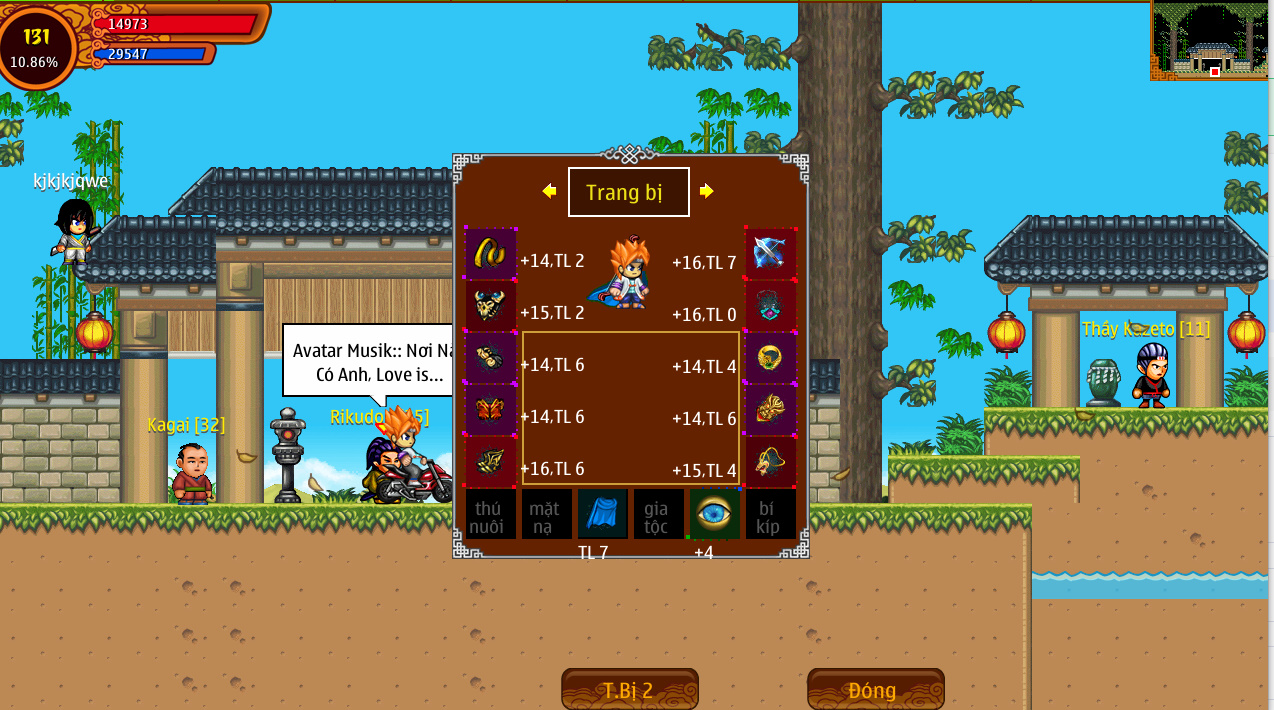Open the empty thú nuôi pet slot
This screenshot has height=710, width=1274.
click(490, 514)
